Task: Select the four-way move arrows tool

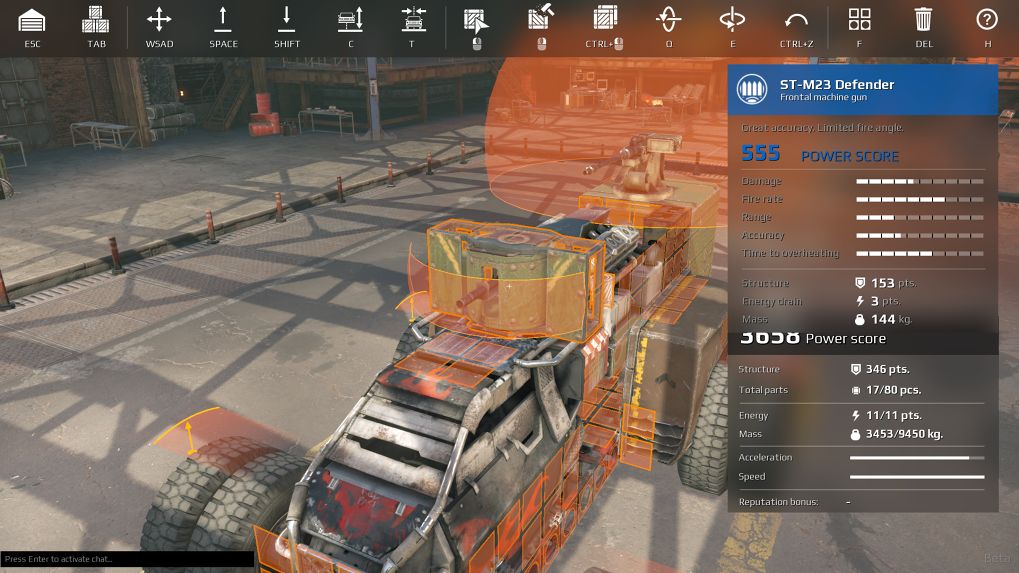Action: [x=159, y=20]
